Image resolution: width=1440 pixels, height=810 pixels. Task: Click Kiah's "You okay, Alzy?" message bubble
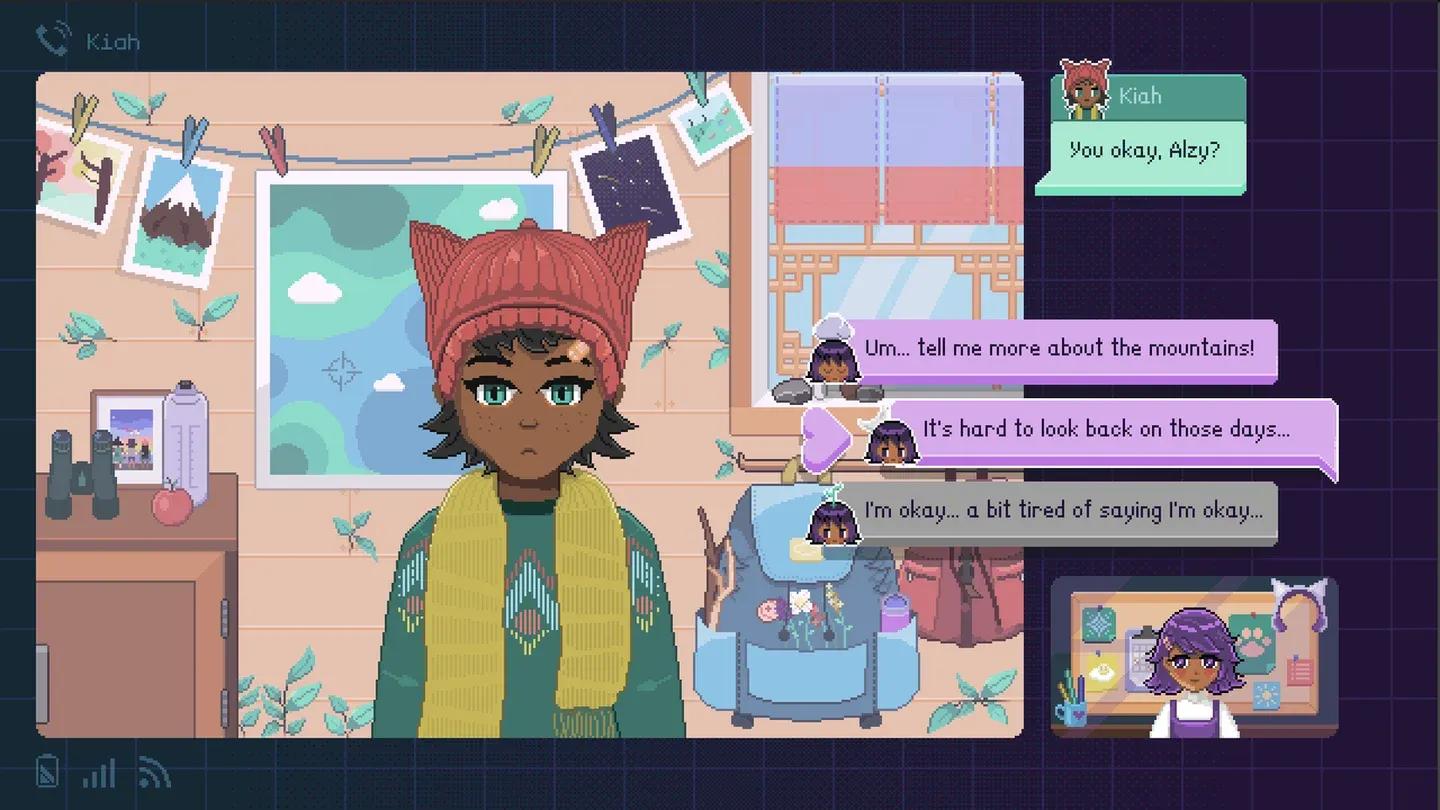click(1143, 152)
